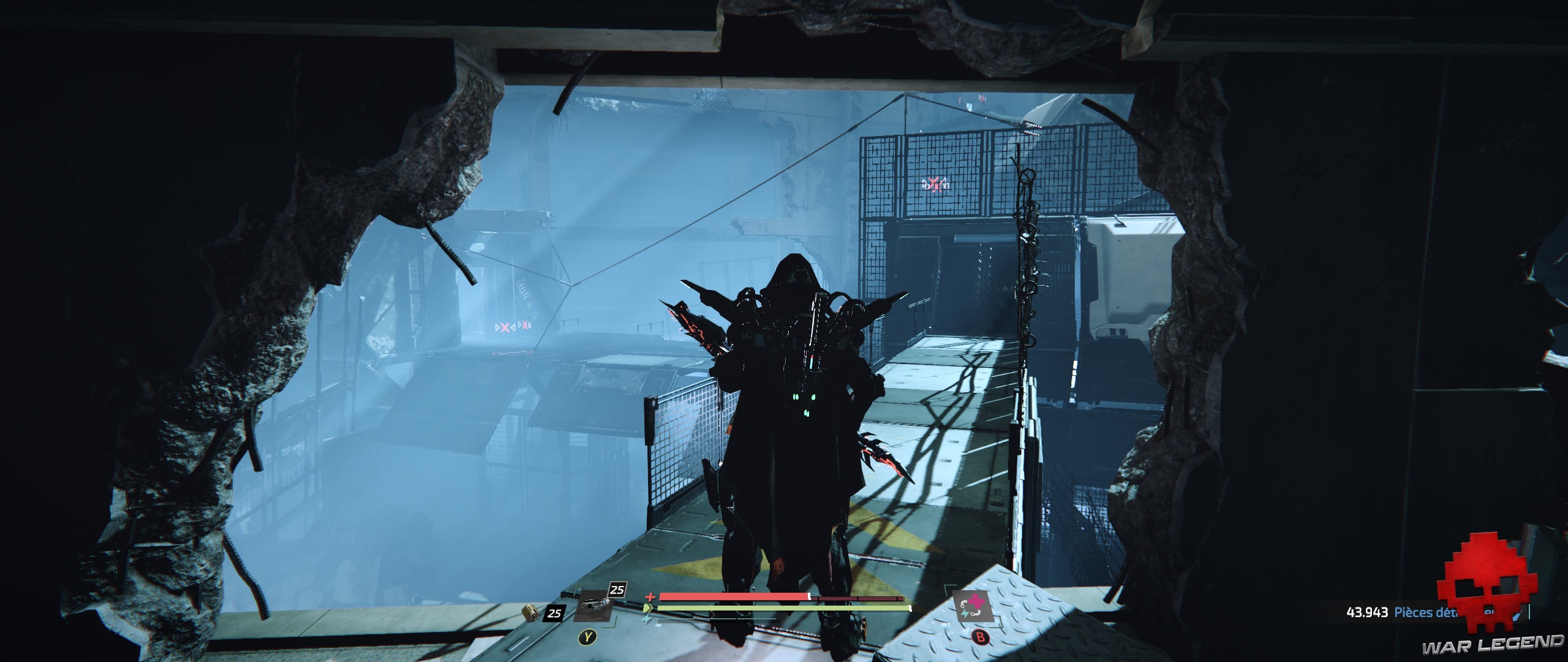The width and height of the screenshot is (1568, 662).
Task: Expand the yellow chevron beside the stamina bar
Action: click(x=648, y=607)
